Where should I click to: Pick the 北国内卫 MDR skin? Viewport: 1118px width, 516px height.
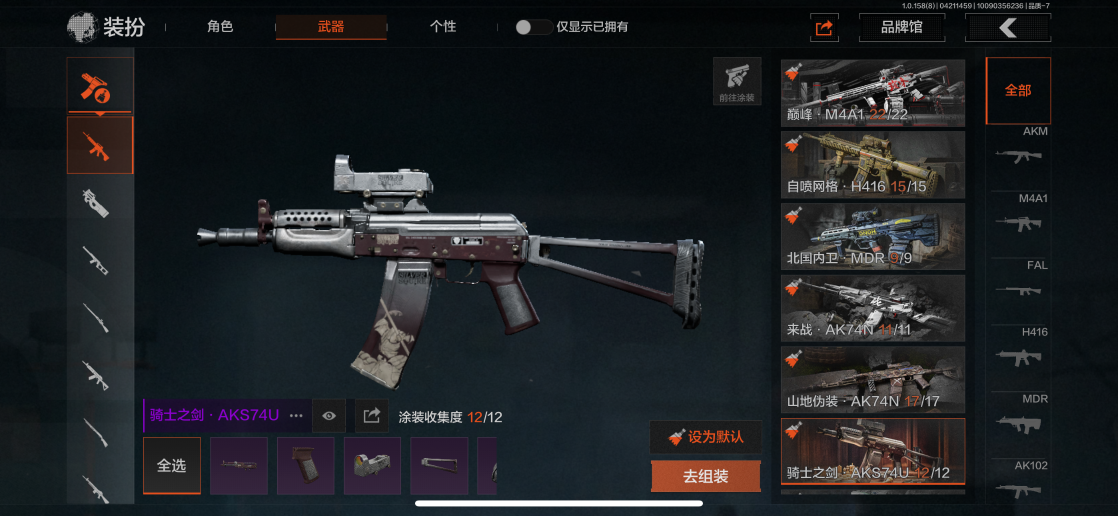[x=873, y=236]
